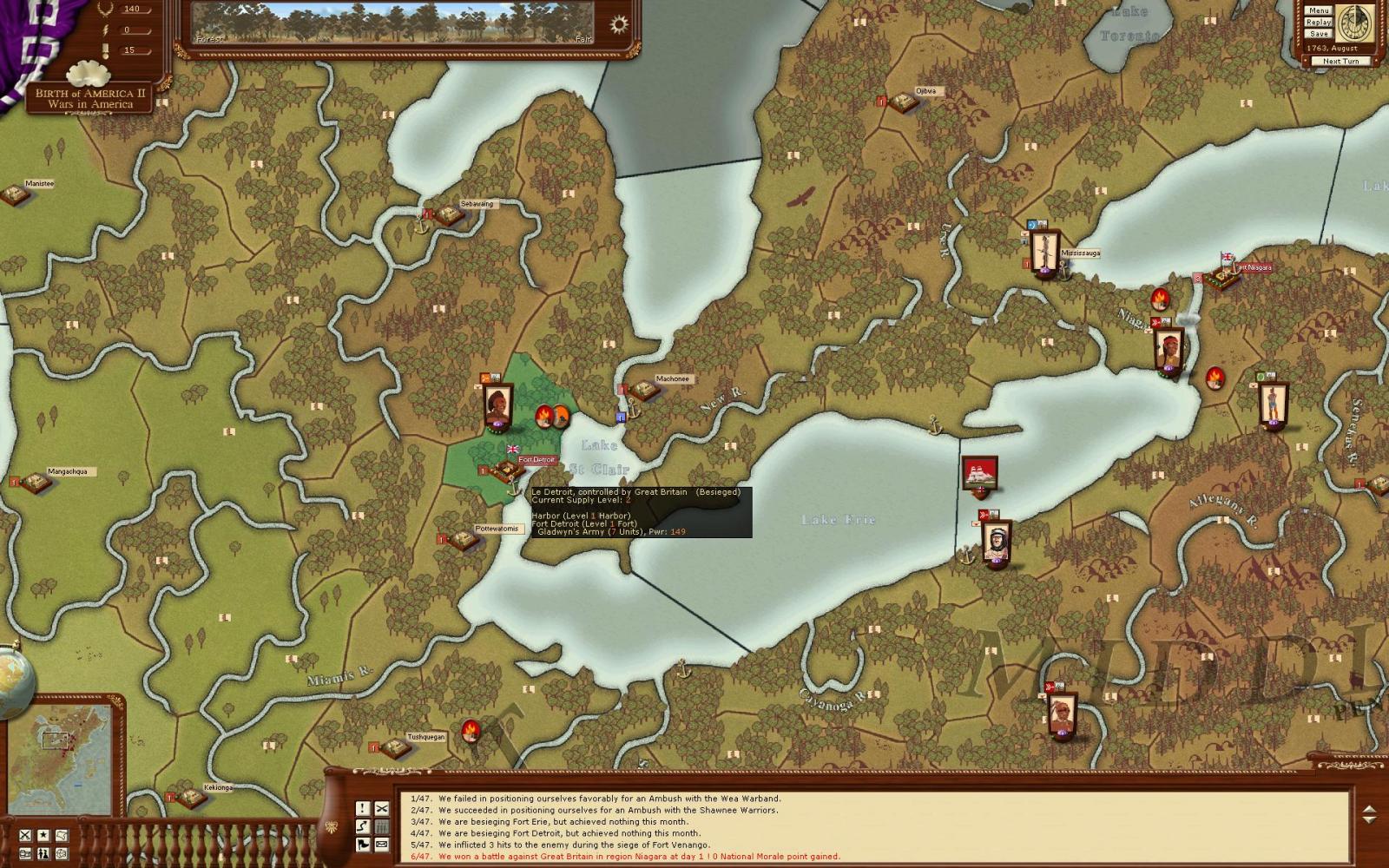Save the game
Screen dimensions: 1389x868
1319,33
